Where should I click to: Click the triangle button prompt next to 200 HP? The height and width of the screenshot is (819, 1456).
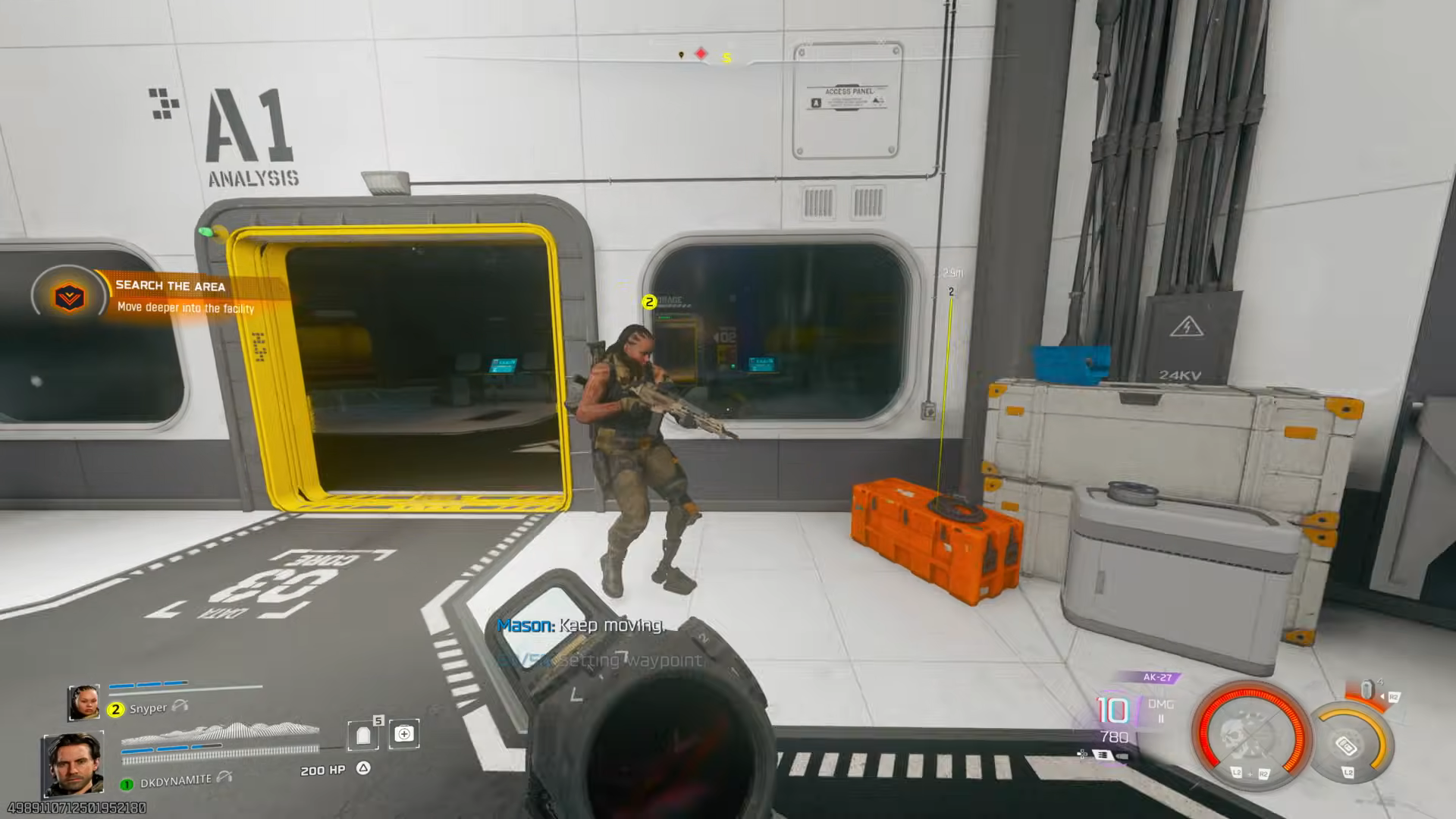pyautogui.click(x=362, y=768)
